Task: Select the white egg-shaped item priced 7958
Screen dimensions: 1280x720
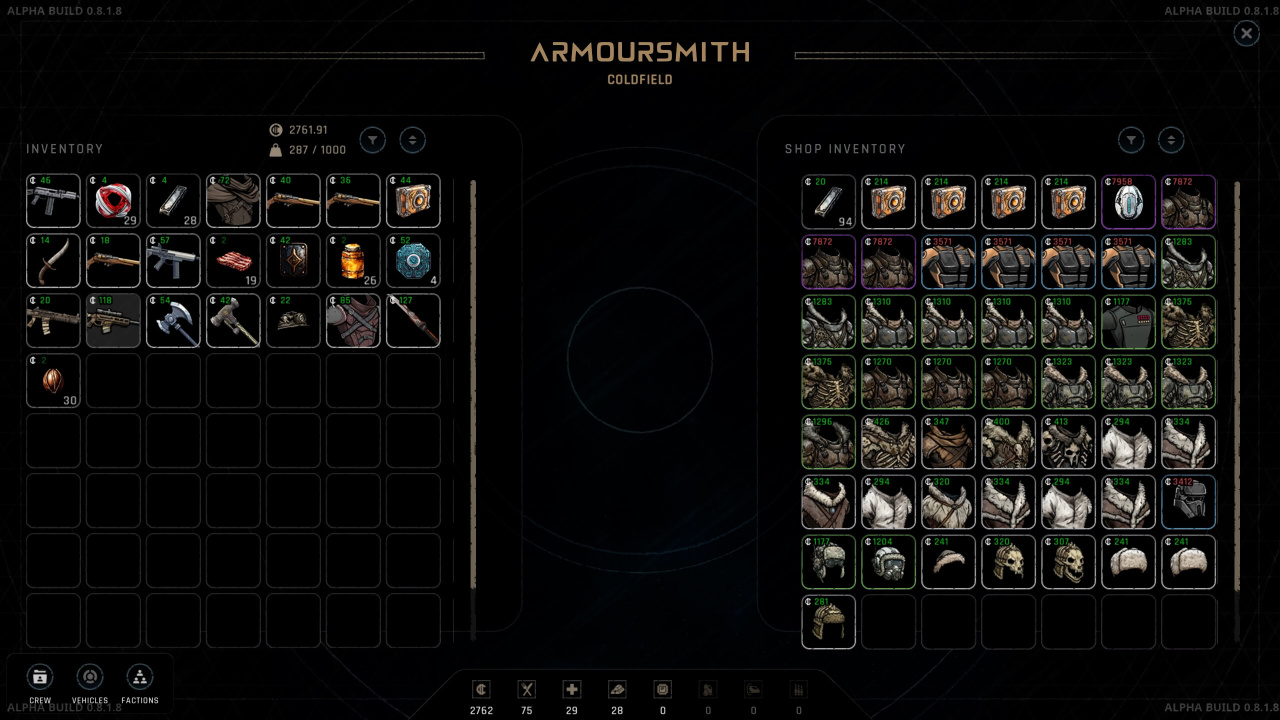Action: pos(1128,202)
